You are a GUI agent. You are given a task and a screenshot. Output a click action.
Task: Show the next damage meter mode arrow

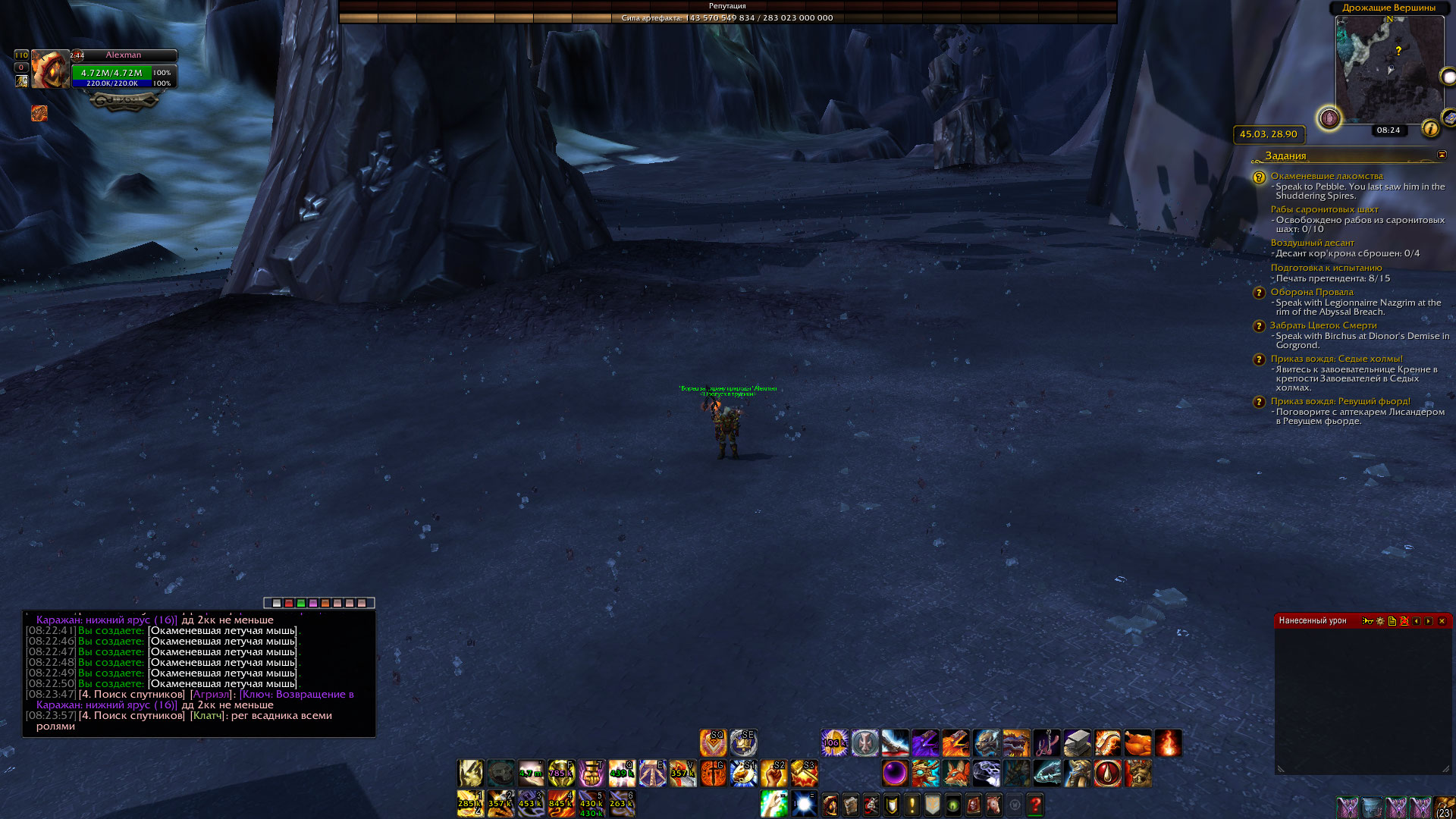click(1429, 621)
